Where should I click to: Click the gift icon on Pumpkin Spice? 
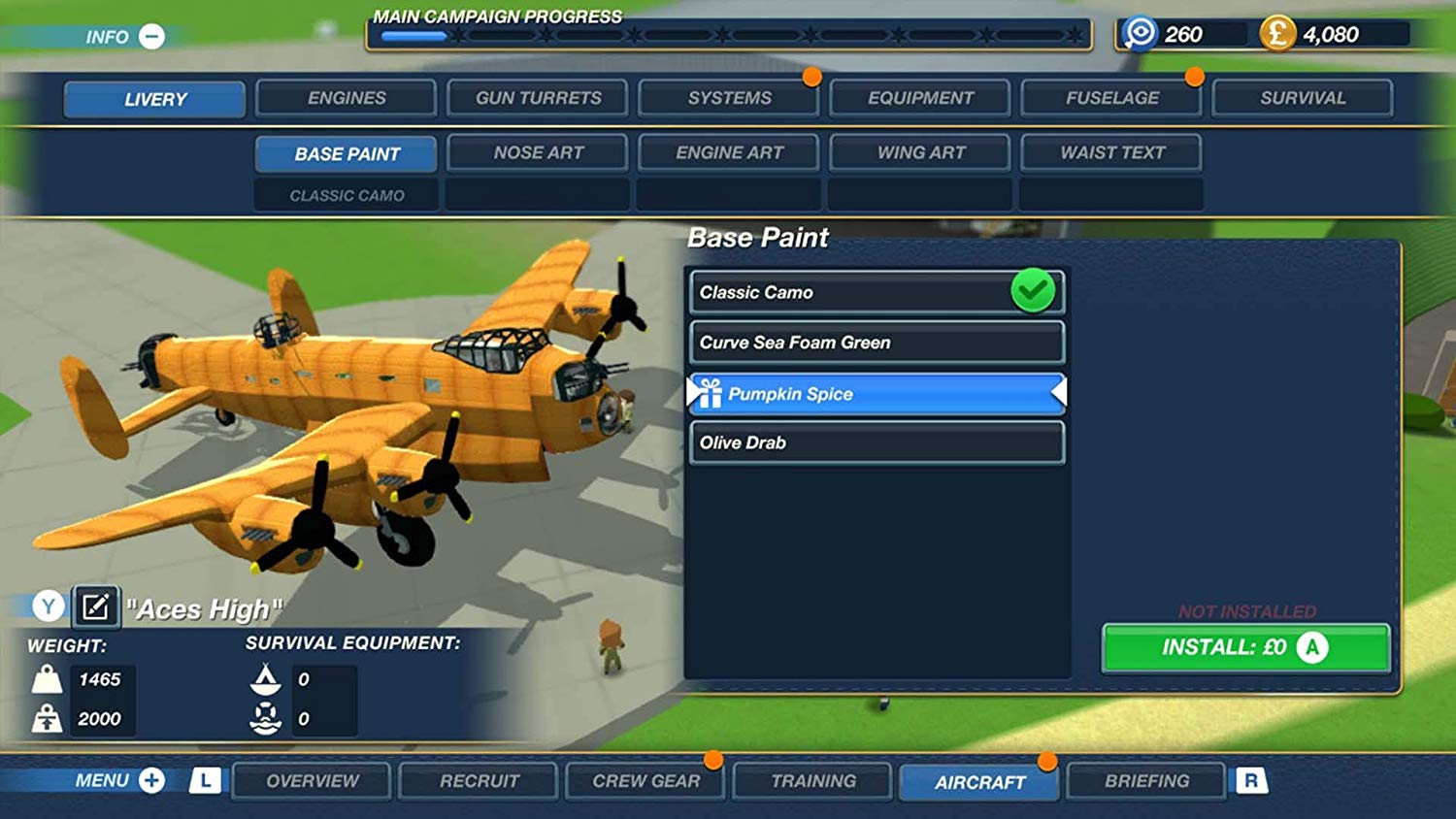710,393
